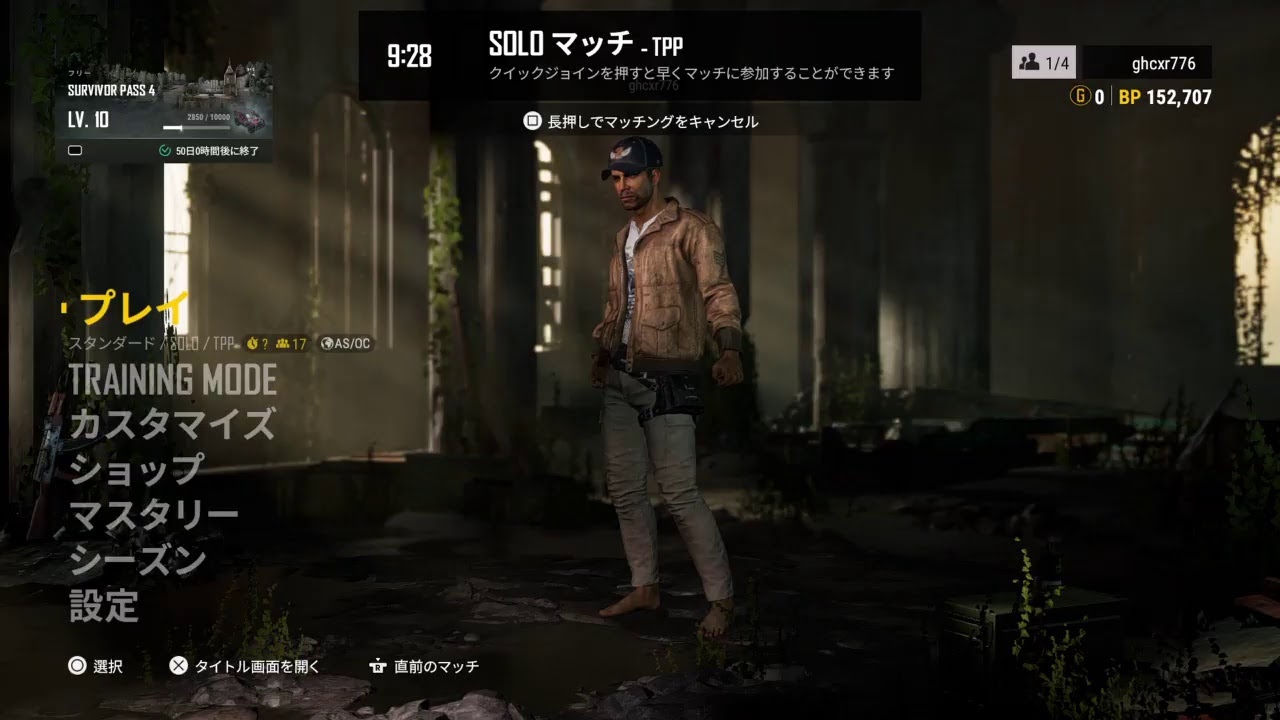The image size is (1280, 720).
Task: Click the cross icon beside タイトル画面を開く
Action: tap(180, 668)
